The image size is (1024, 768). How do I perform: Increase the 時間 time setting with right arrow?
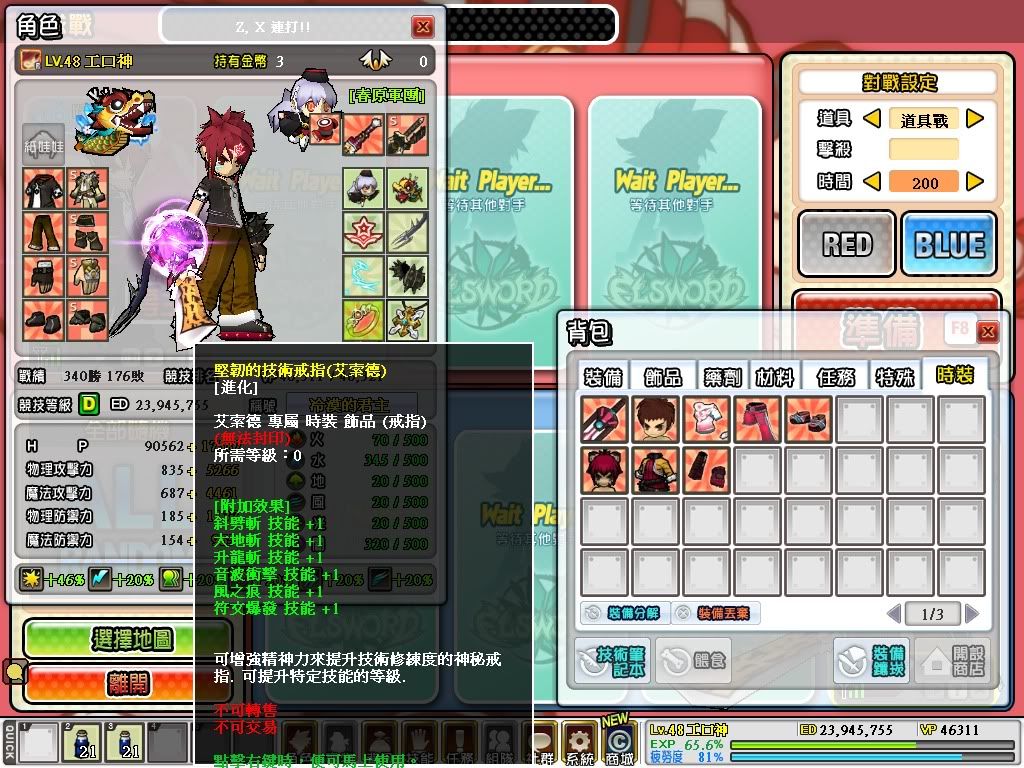point(974,182)
